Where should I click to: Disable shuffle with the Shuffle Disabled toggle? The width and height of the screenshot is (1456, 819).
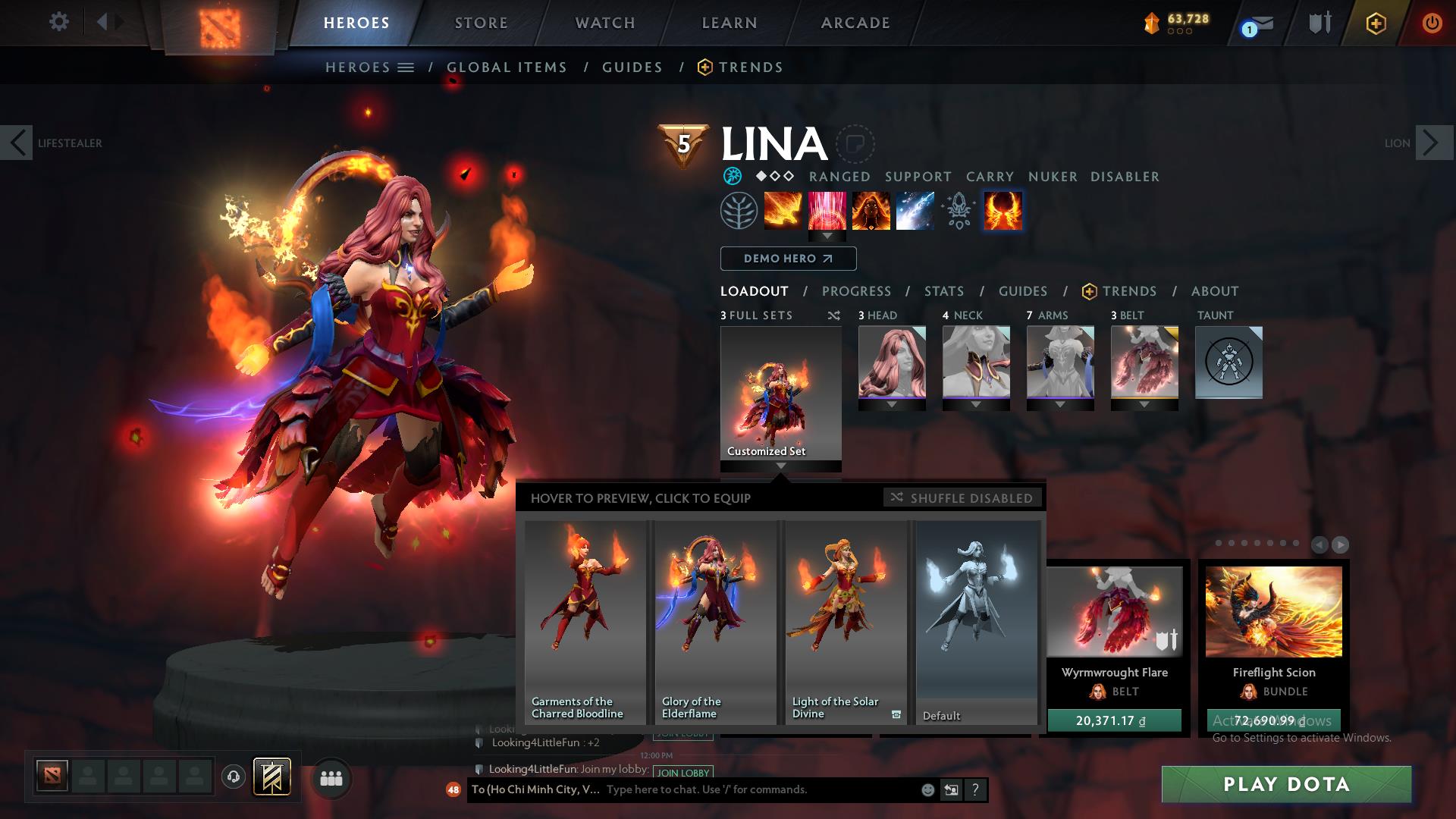tap(962, 498)
